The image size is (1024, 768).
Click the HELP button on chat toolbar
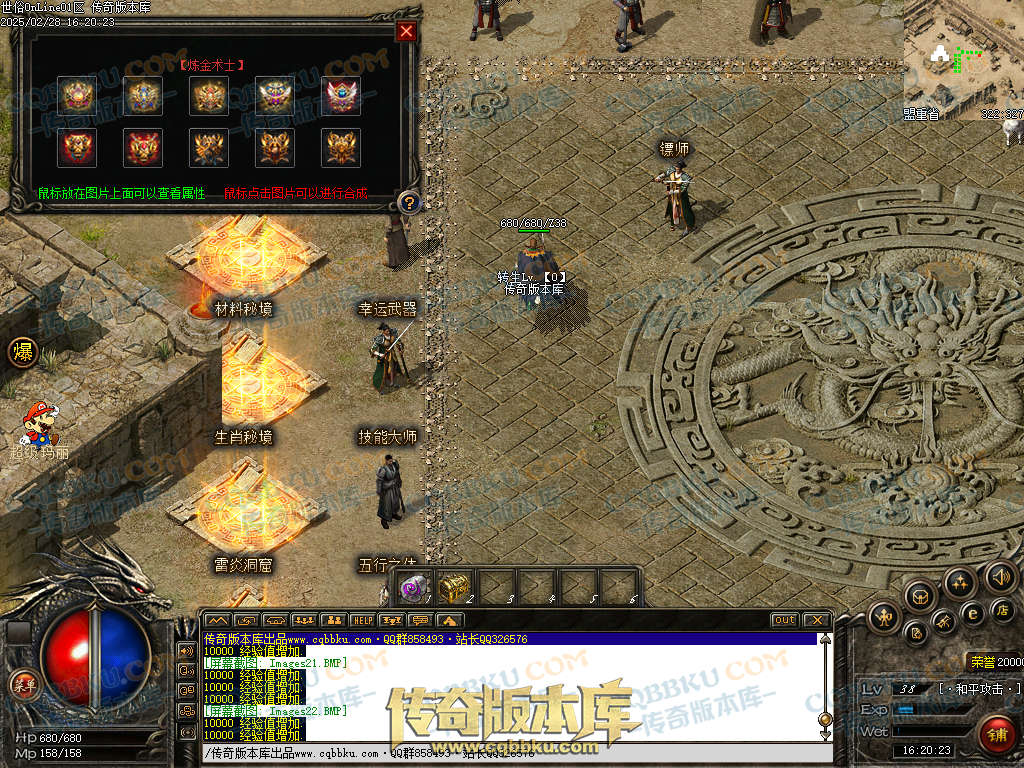[x=361, y=621]
